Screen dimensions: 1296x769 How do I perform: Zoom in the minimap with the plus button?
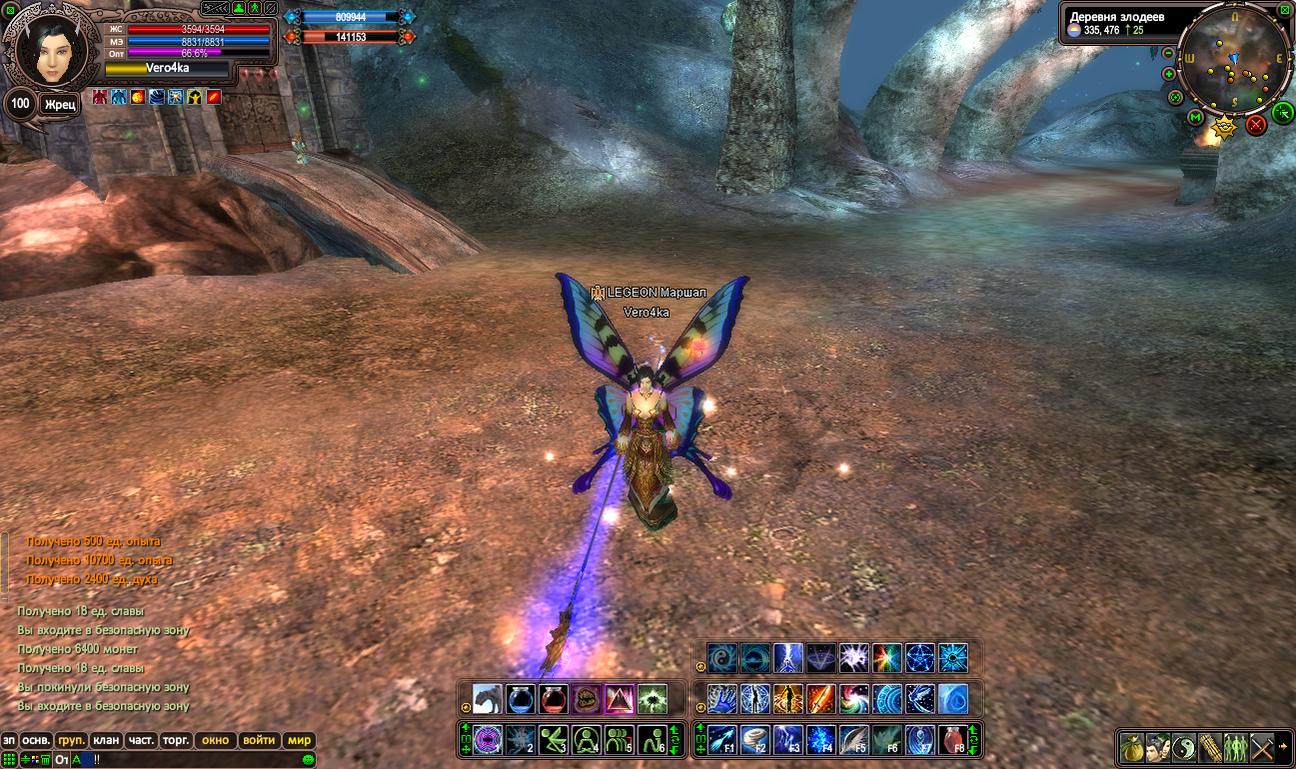click(x=1169, y=74)
